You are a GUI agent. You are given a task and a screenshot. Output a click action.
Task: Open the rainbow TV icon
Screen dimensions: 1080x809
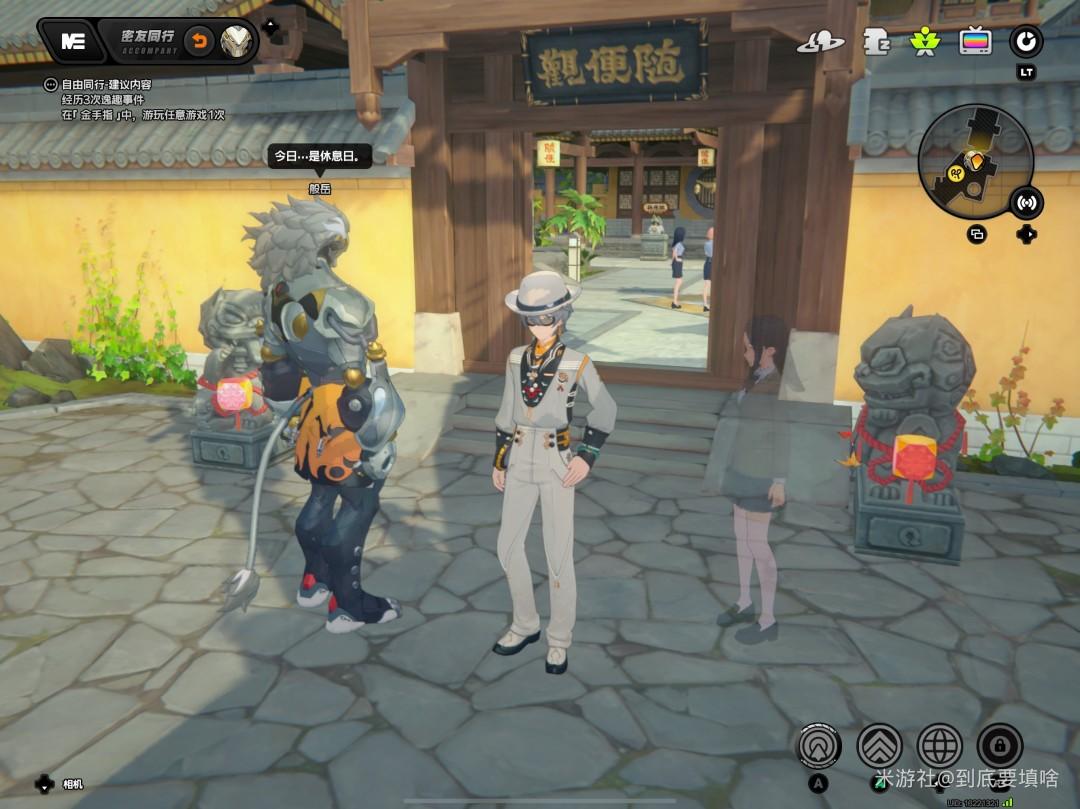975,42
